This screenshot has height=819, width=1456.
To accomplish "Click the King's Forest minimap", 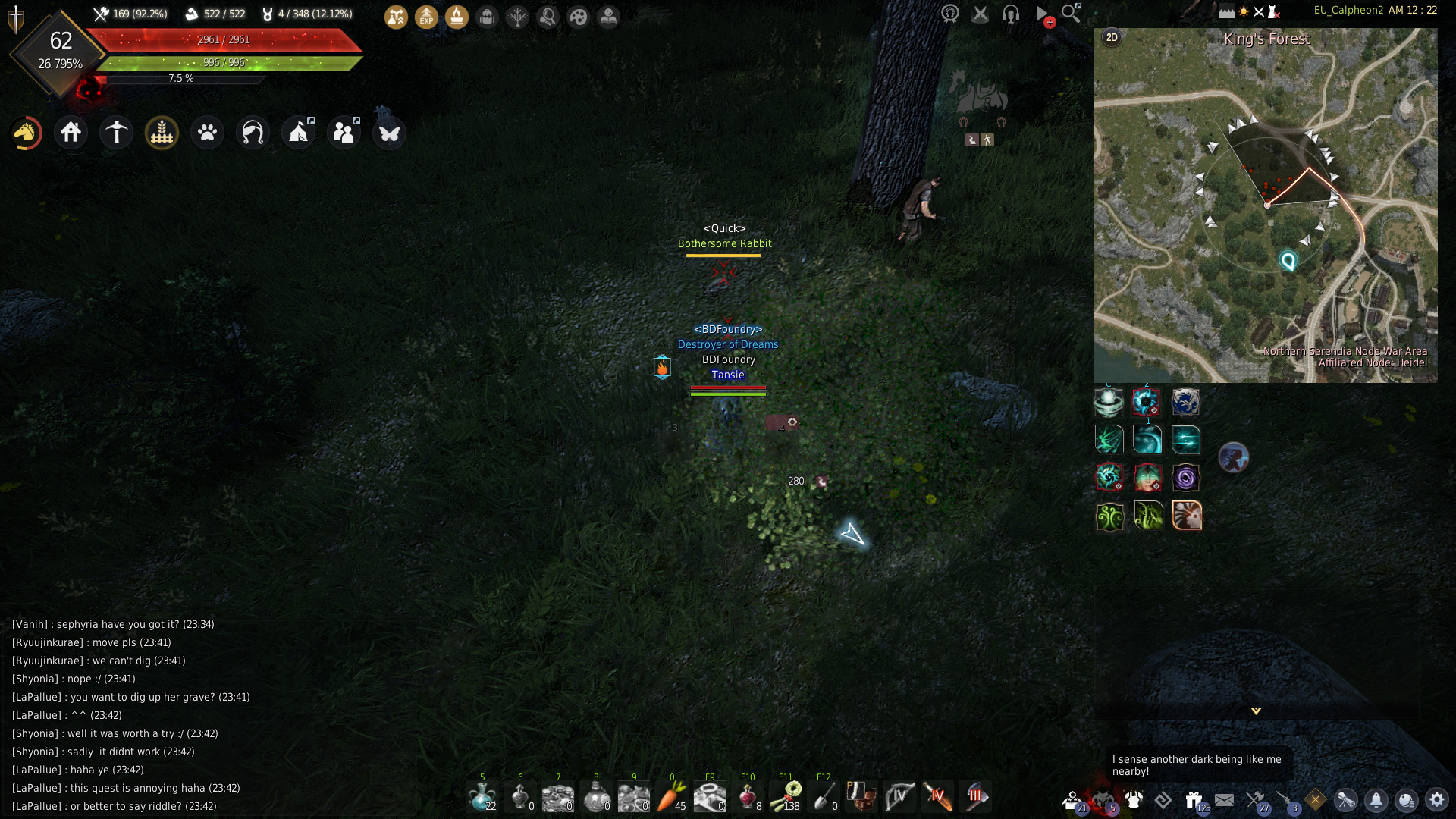I will tap(1265, 205).
